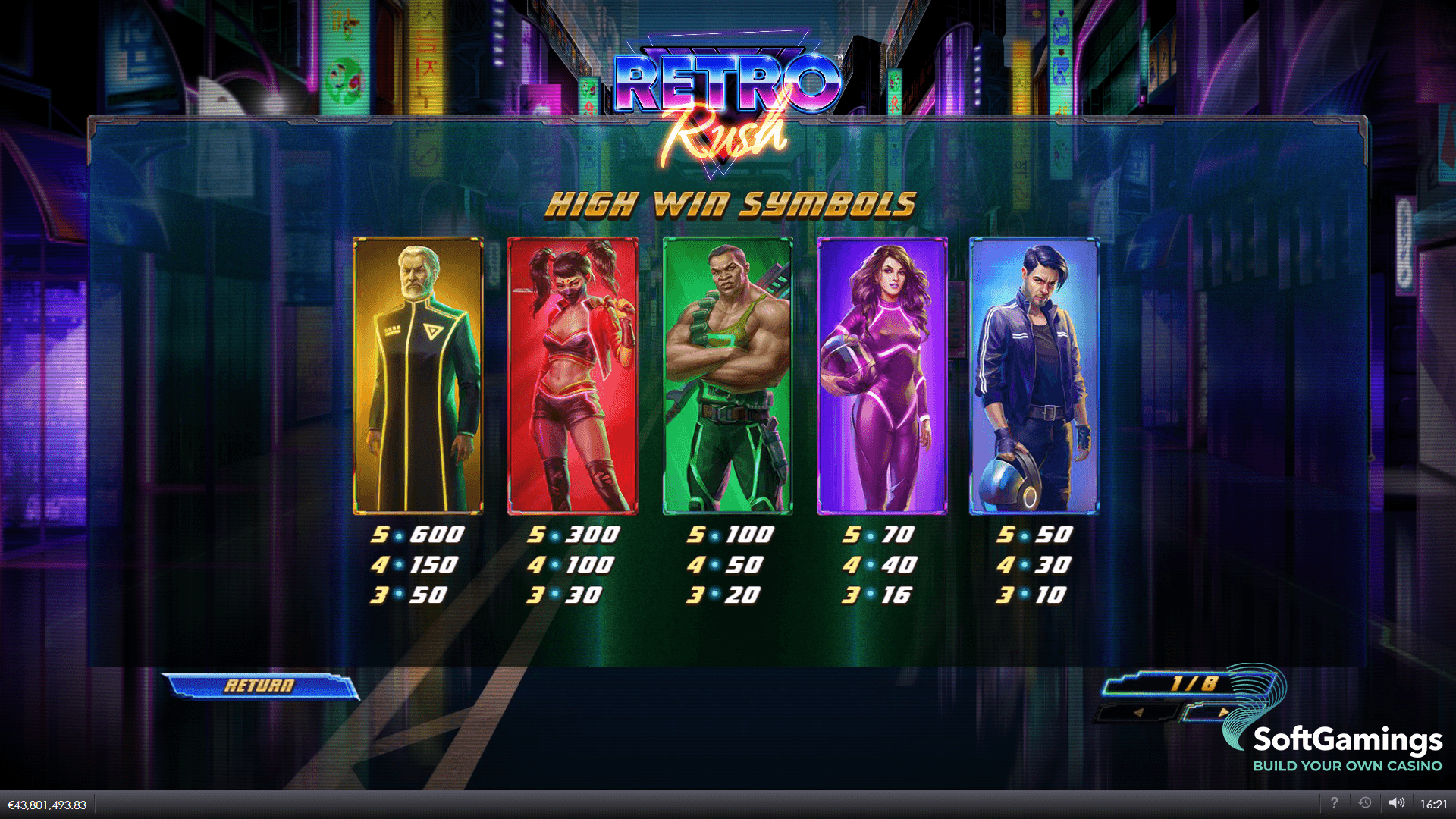Open the help paytable question mark icon
The height and width of the screenshot is (819, 1456).
1335,802
